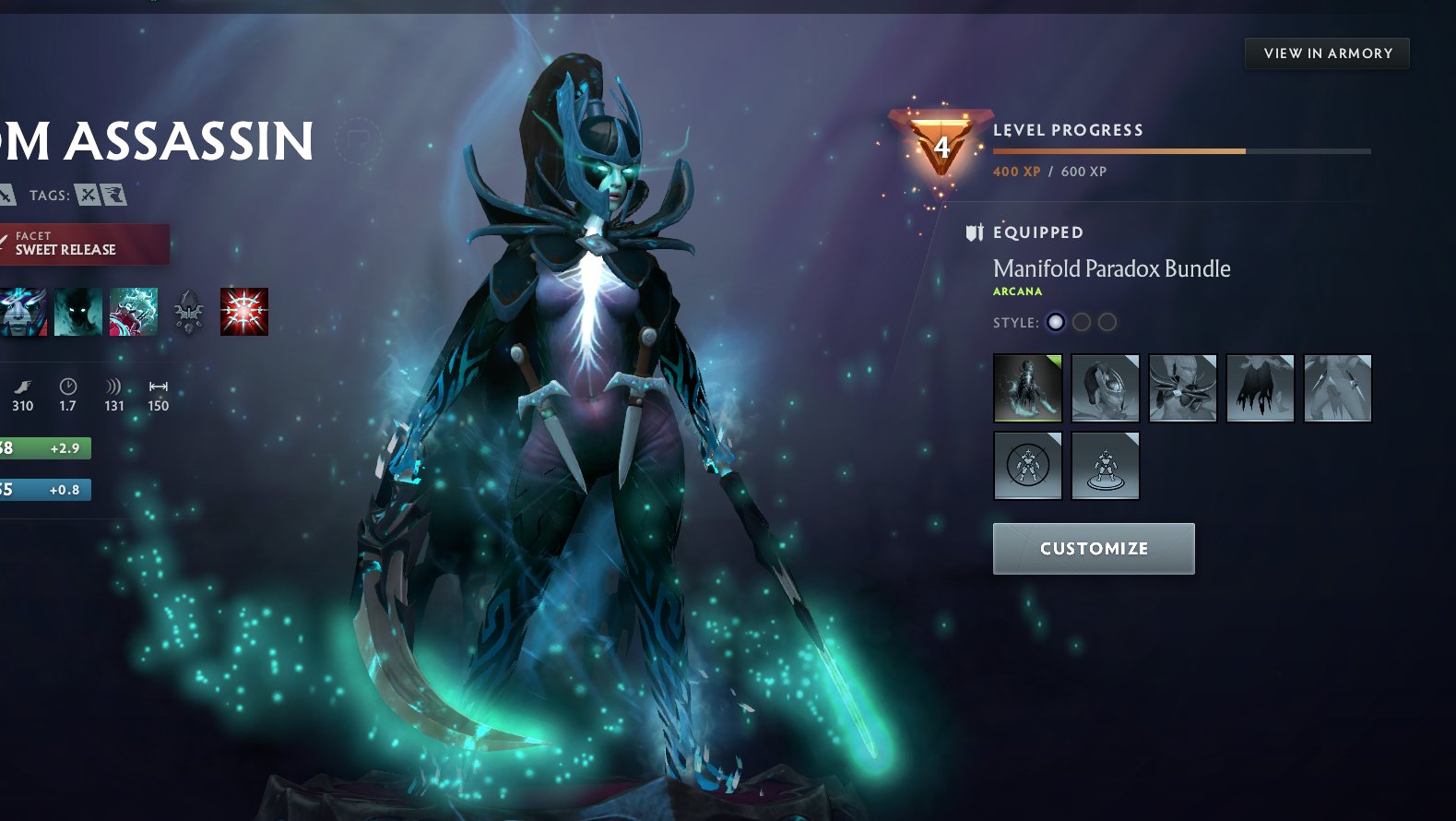This screenshot has height=821, width=1456.
Task: Open the Sweet Release facet panel
Action: click(x=85, y=241)
